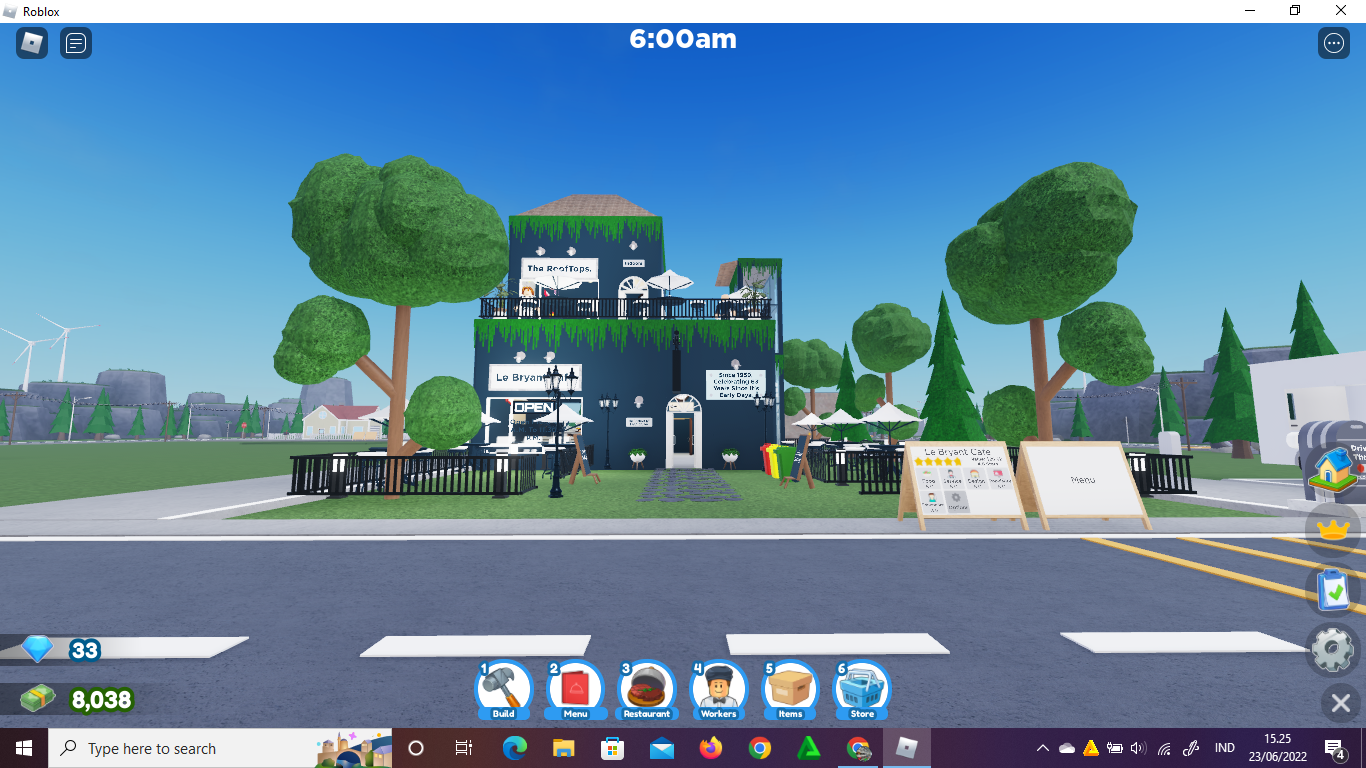Open the notification center in the tray
The width and height of the screenshot is (1366, 768).
[x=1334, y=748]
